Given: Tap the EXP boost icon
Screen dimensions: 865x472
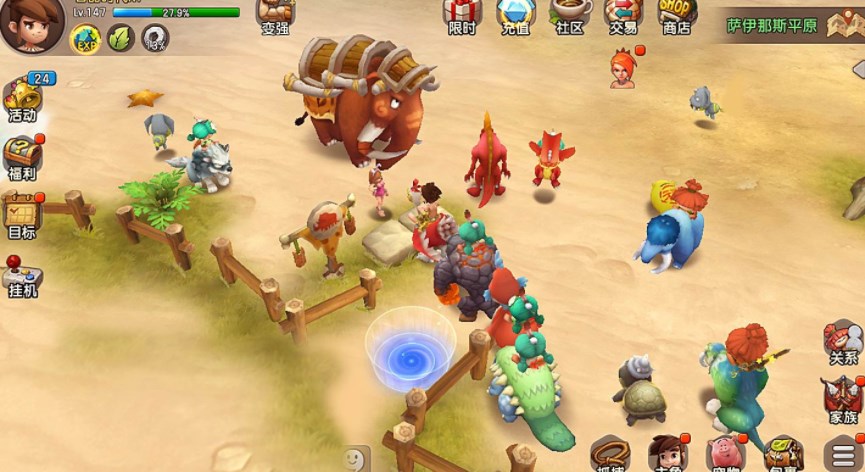Looking at the screenshot, I should pos(85,38).
